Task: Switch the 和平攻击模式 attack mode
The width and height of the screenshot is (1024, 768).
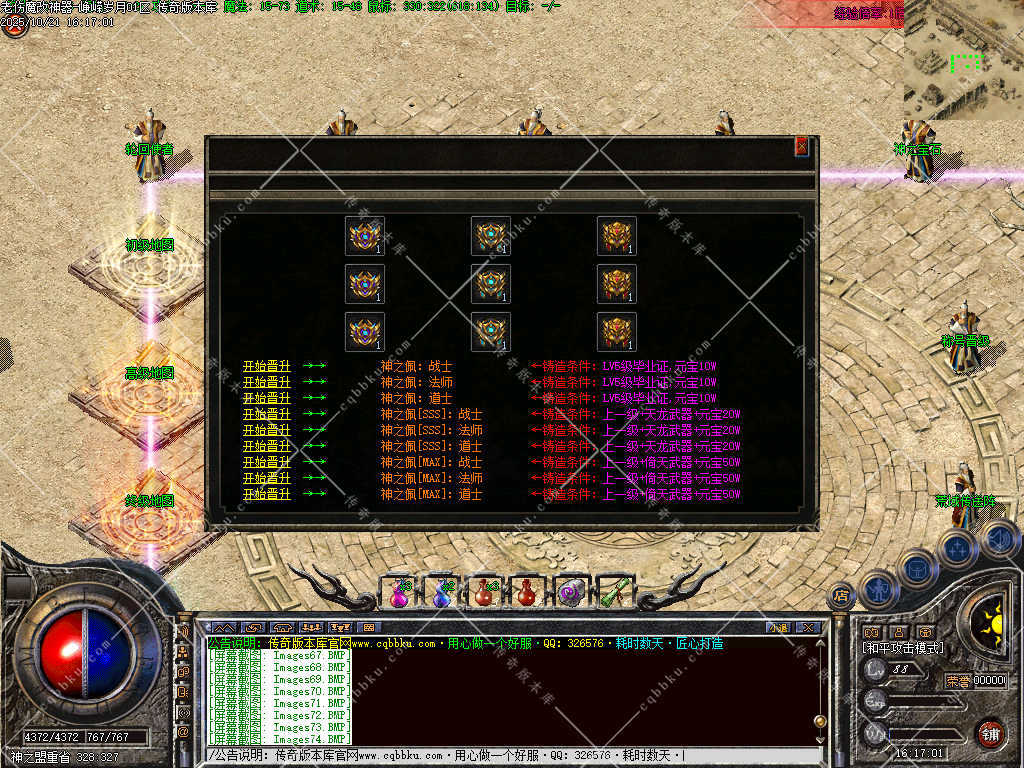Action: coord(903,648)
